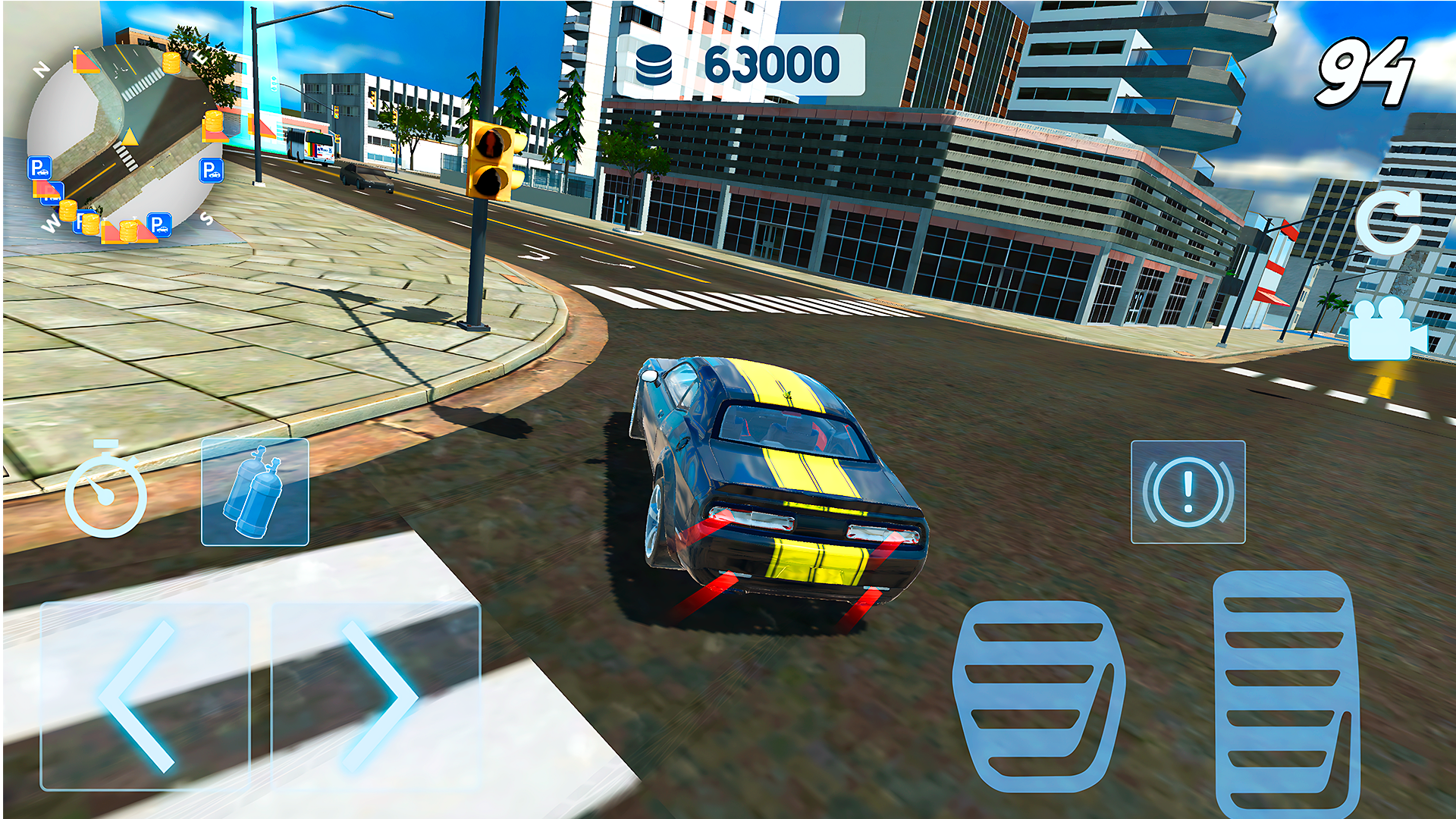Engage the handbrake with the exclamation button
The image size is (1456, 819).
pyautogui.click(x=1188, y=489)
